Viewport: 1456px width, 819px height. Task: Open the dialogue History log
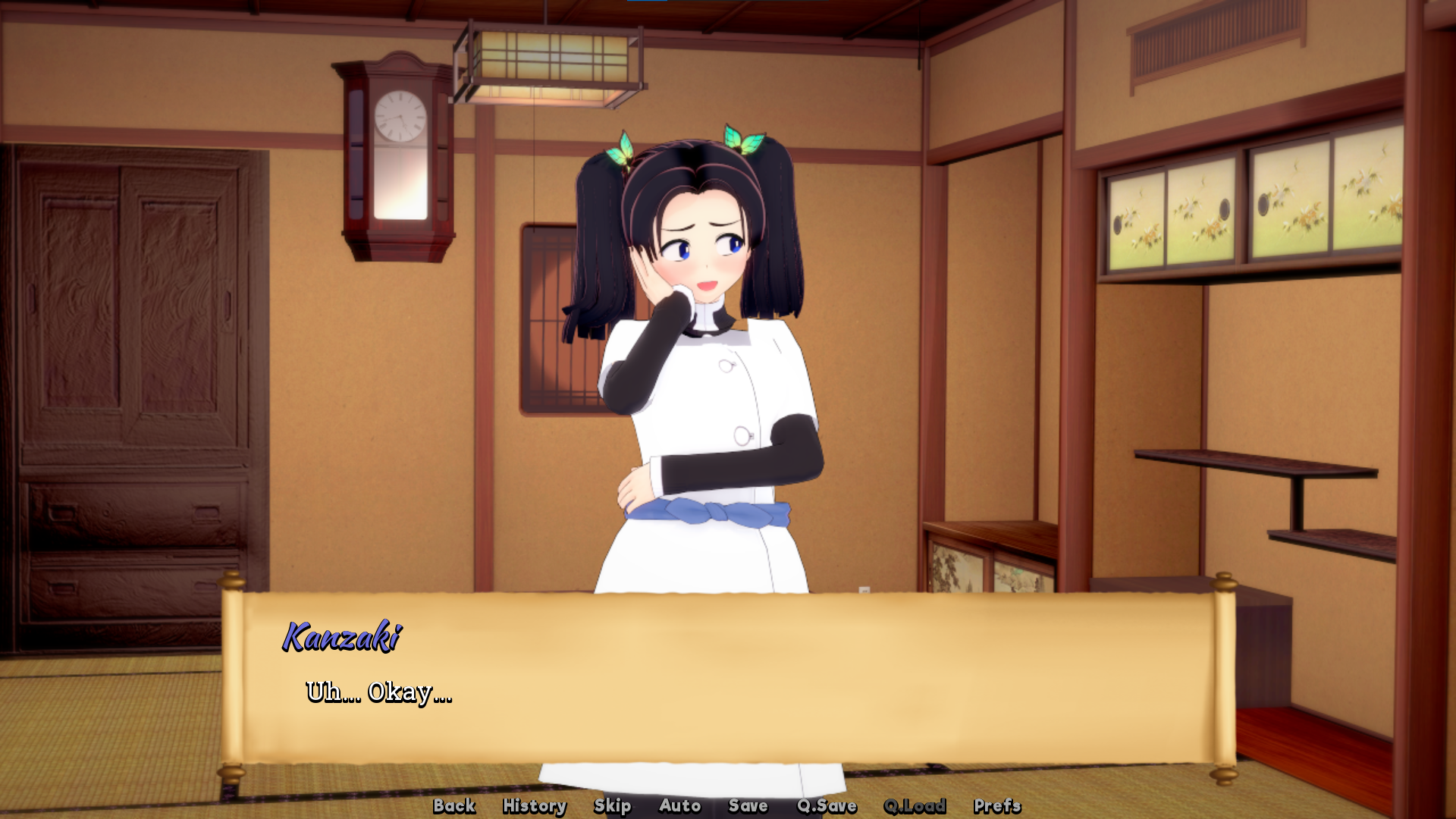(x=535, y=805)
